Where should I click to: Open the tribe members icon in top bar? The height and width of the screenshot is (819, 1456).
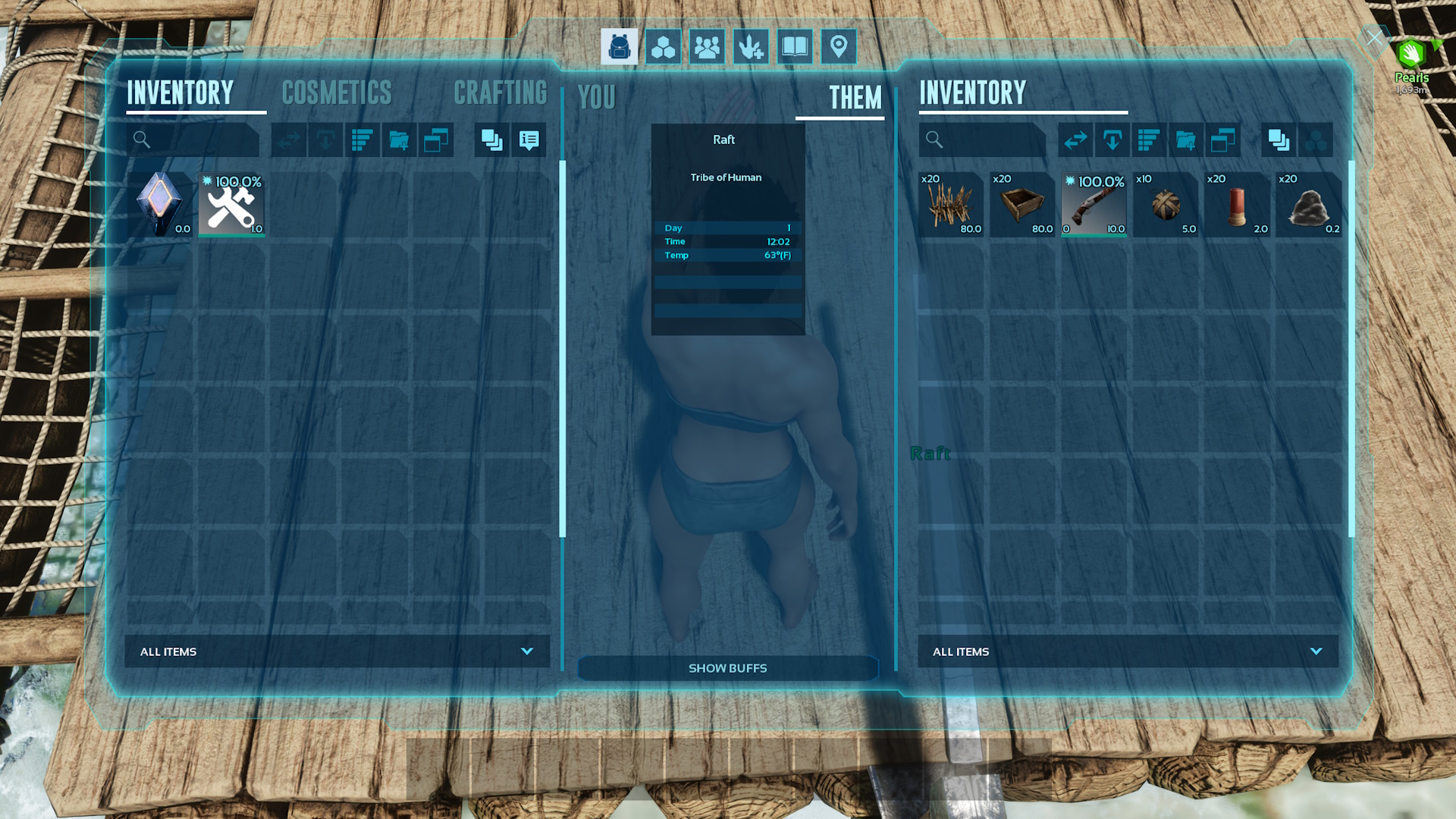click(707, 47)
